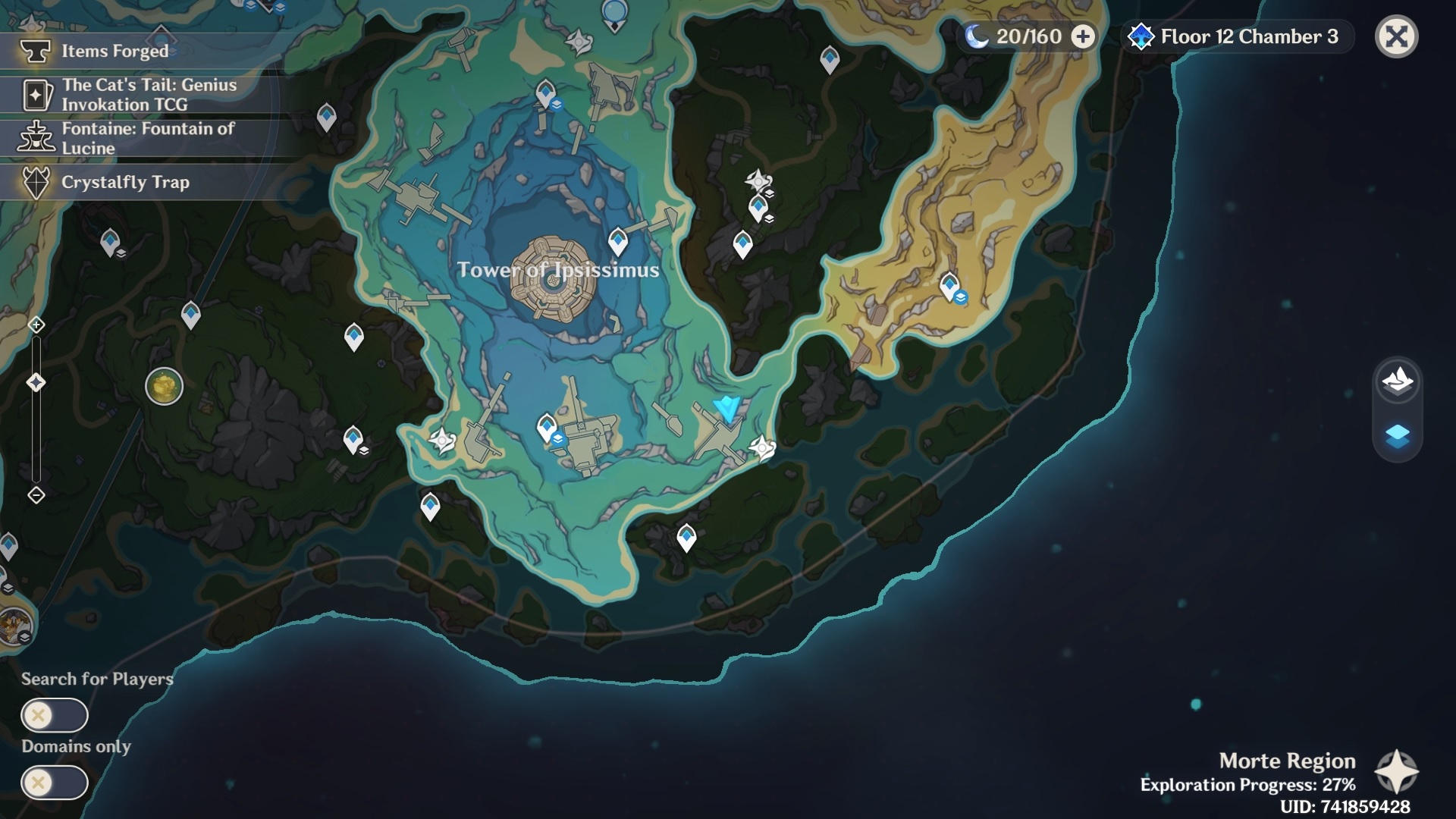Click the Lunar counter moon icon
The width and height of the screenshot is (1456, 819).
pyautogui.click(x=977, y=35)
